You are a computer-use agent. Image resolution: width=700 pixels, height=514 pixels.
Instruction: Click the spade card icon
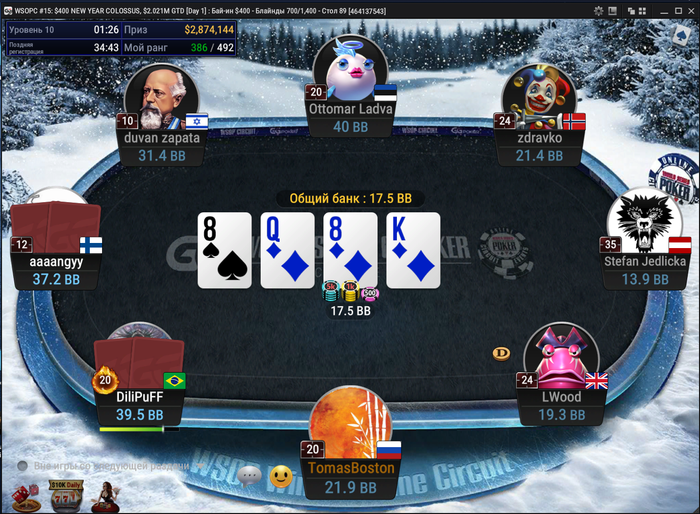pyautogui.click(x=682, y=37)
